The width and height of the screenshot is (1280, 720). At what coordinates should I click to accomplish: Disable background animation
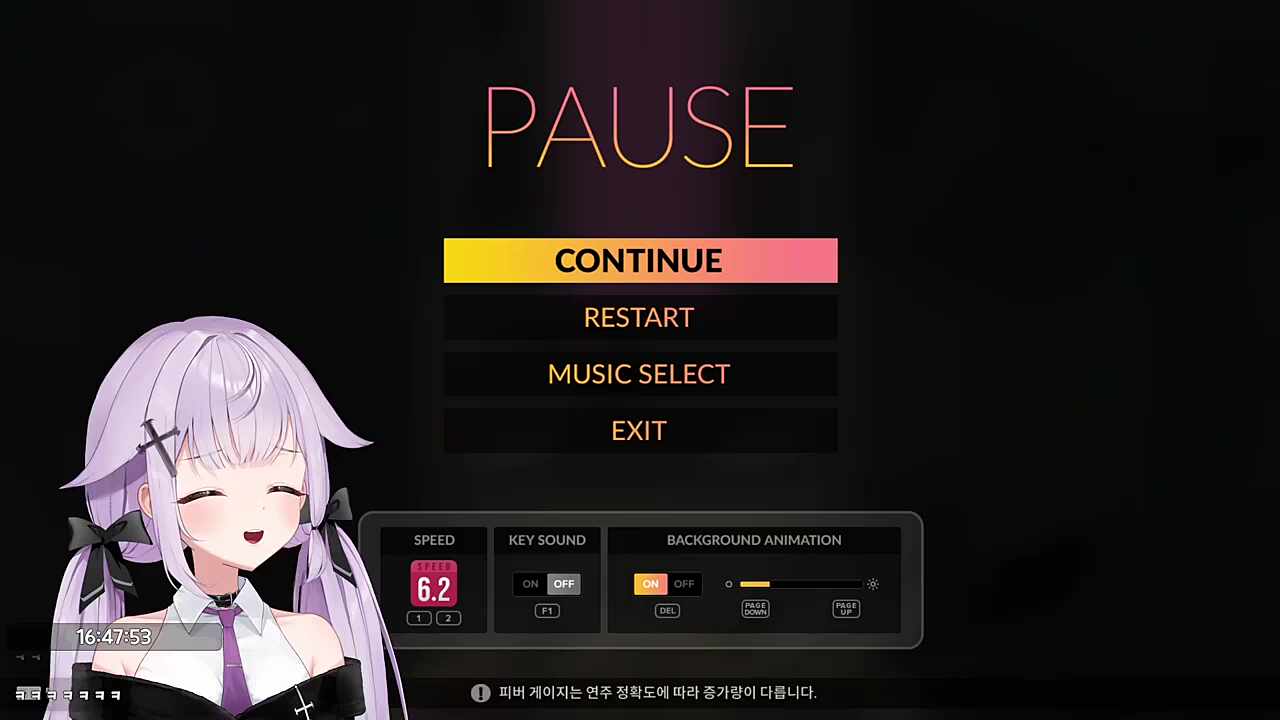click(x=683, y=583)
